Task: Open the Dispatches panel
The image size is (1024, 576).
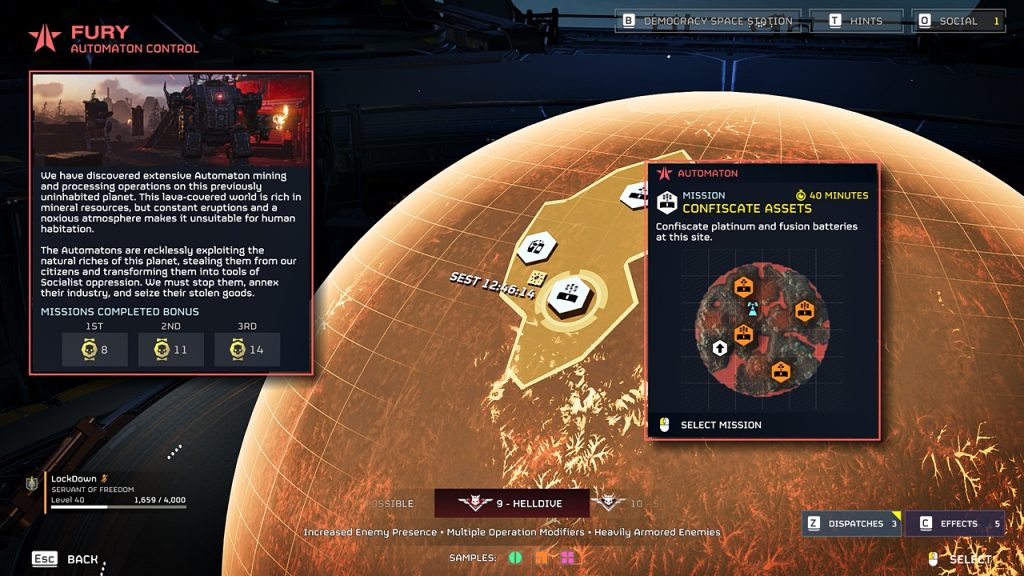Action: click(851, 523)
